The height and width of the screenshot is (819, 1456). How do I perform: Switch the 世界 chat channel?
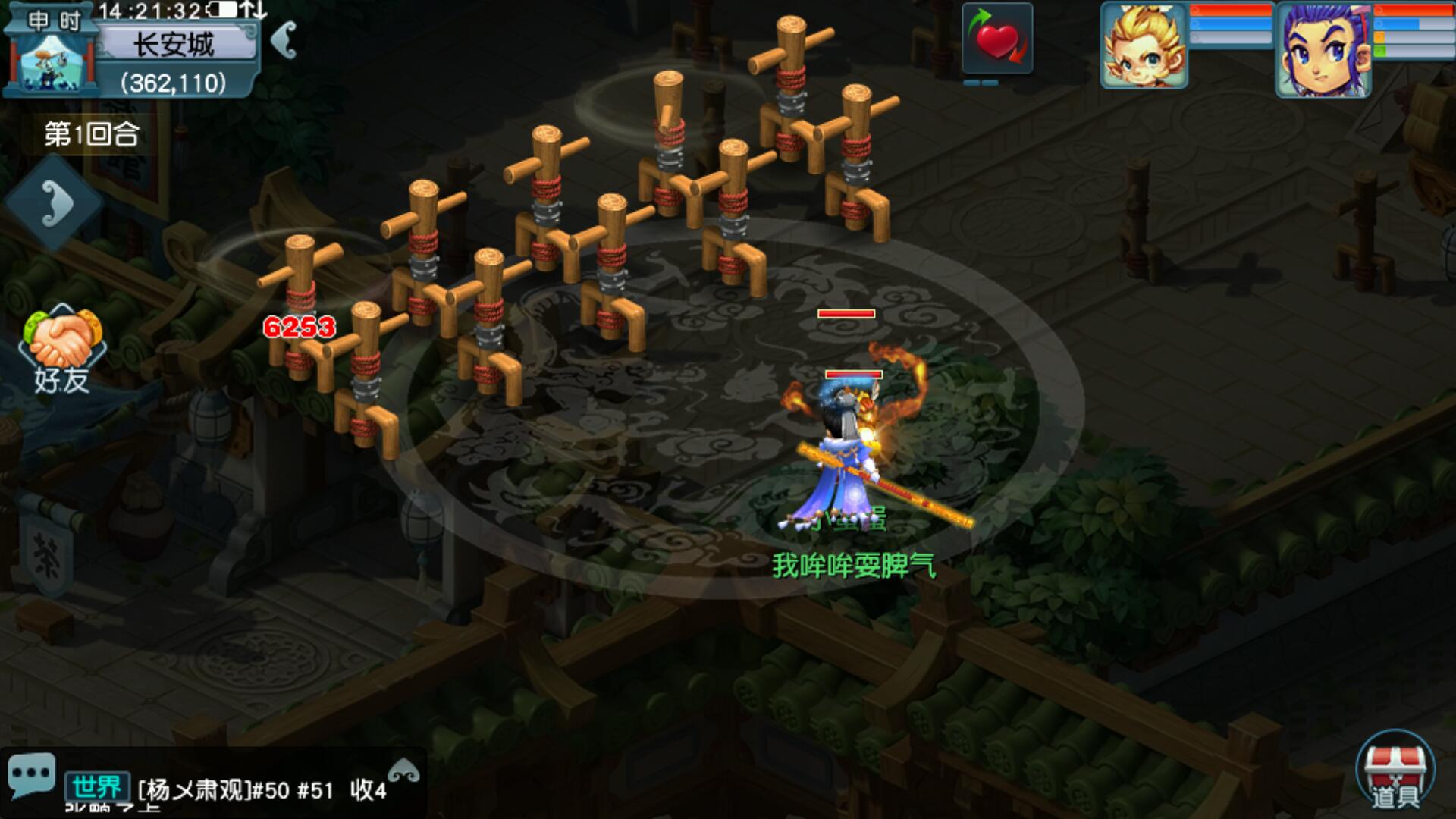96,788
